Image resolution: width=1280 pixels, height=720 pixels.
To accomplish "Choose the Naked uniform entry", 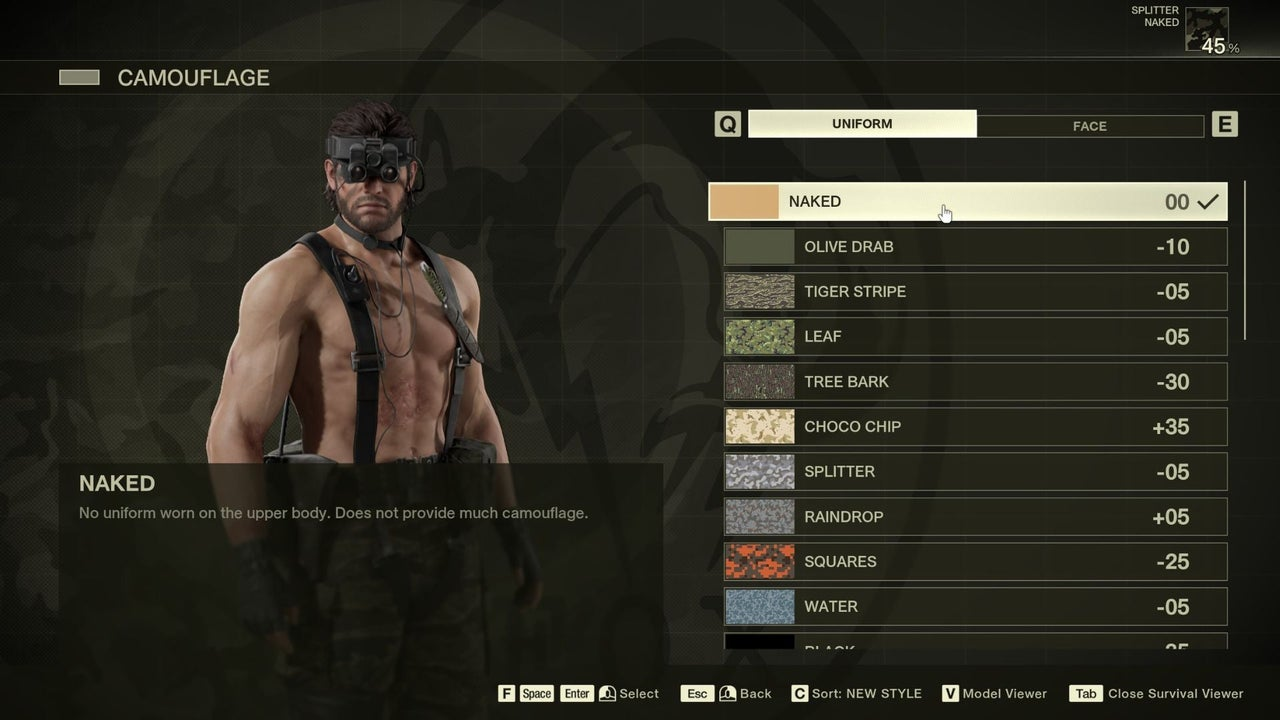I will (x=967, y=202).
